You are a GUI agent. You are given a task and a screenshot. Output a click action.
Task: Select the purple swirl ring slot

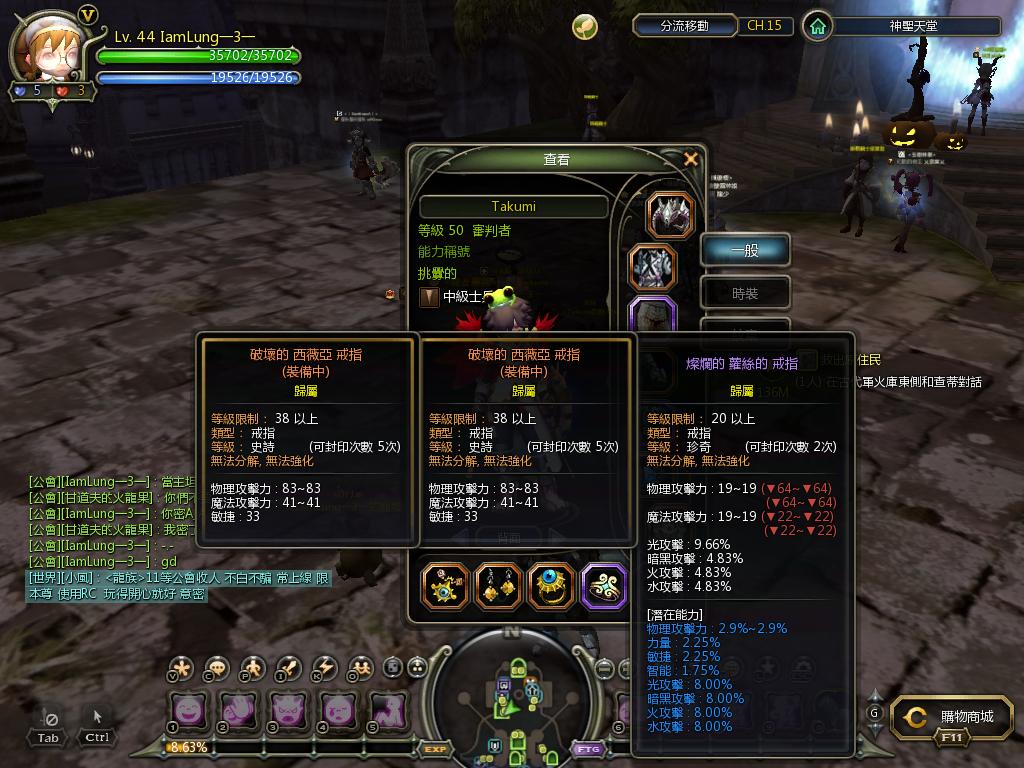(x=604, y=585)
